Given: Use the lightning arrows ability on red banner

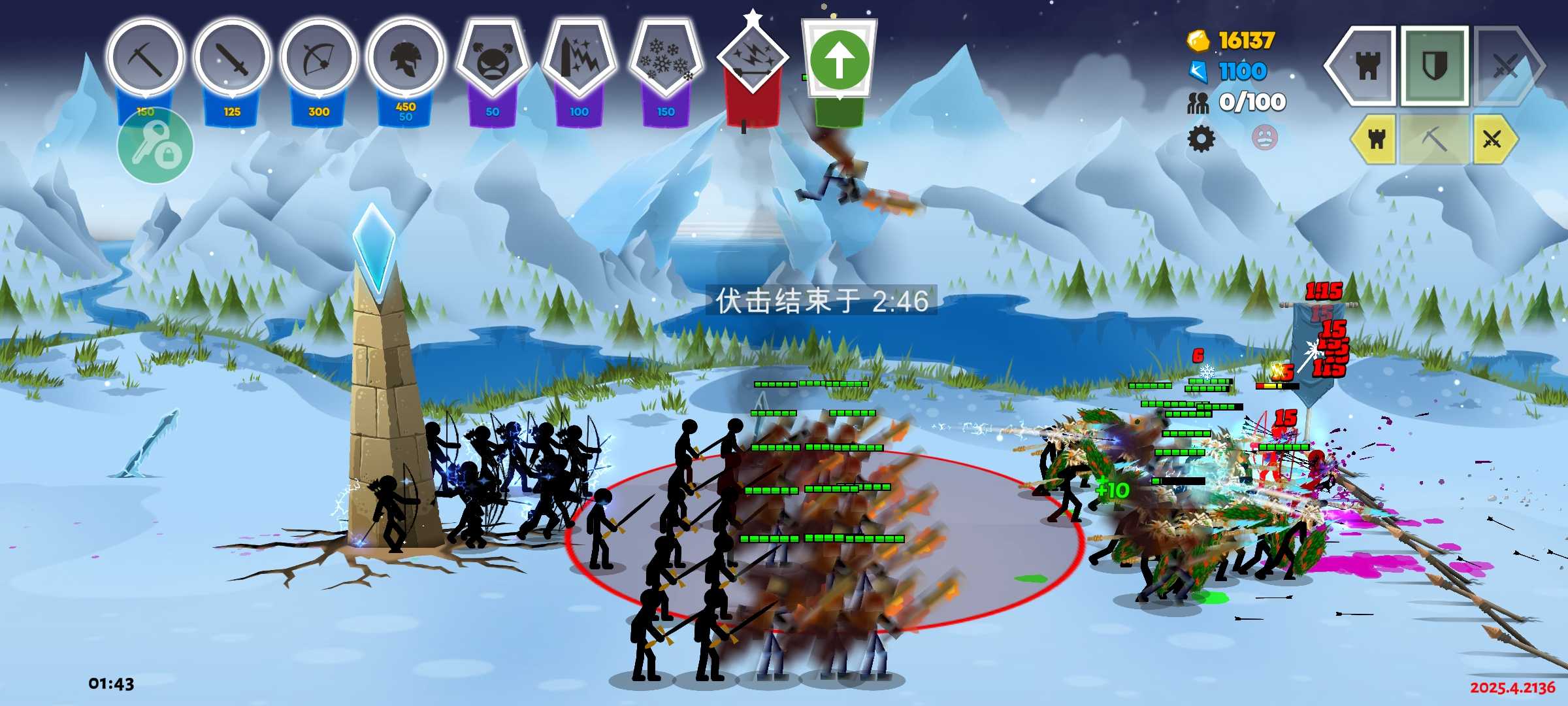Looking at the screenshot, I should click(x=753, y=59).
